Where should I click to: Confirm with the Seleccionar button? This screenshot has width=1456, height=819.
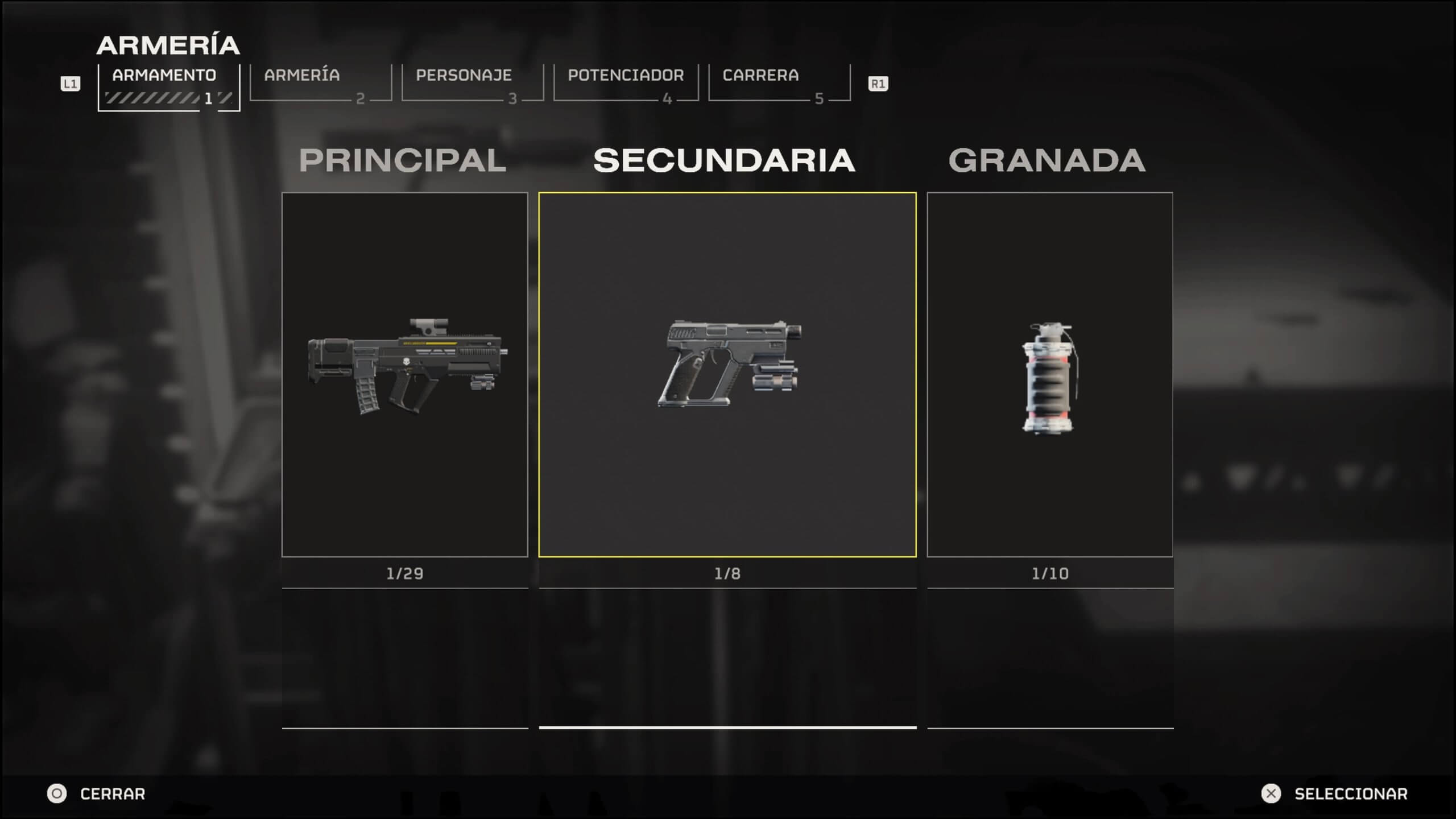pyautogui.click(x=1334, y=793)
